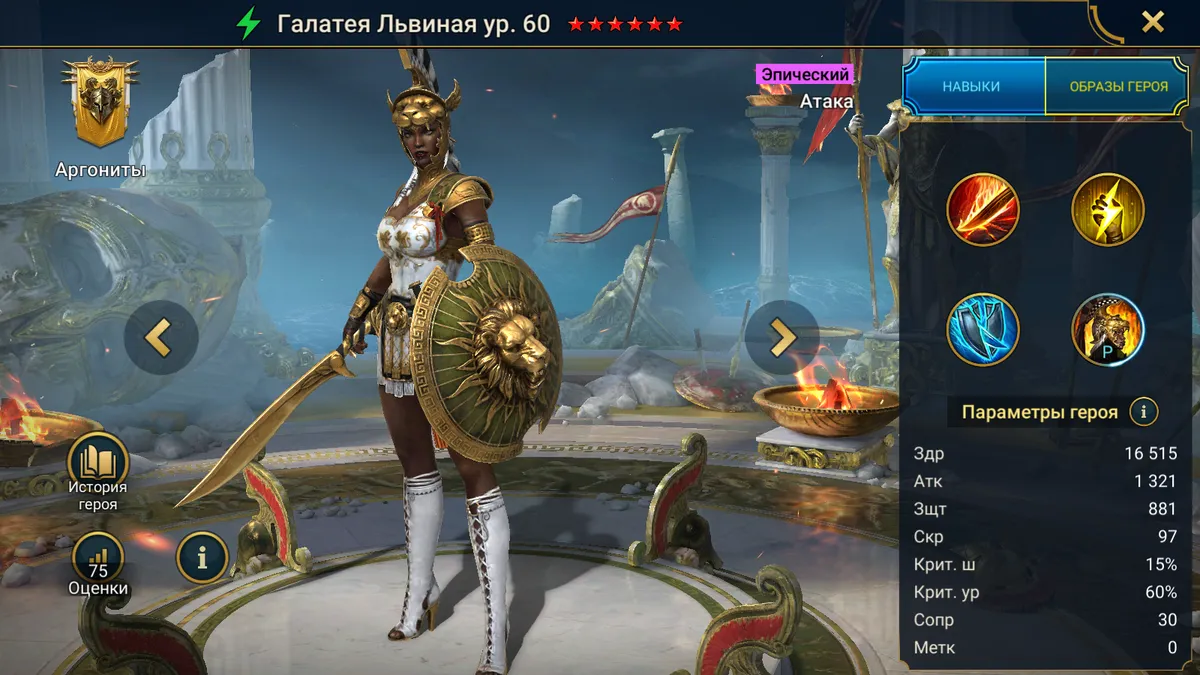Select the blue shield skill icon

(982, 330)
